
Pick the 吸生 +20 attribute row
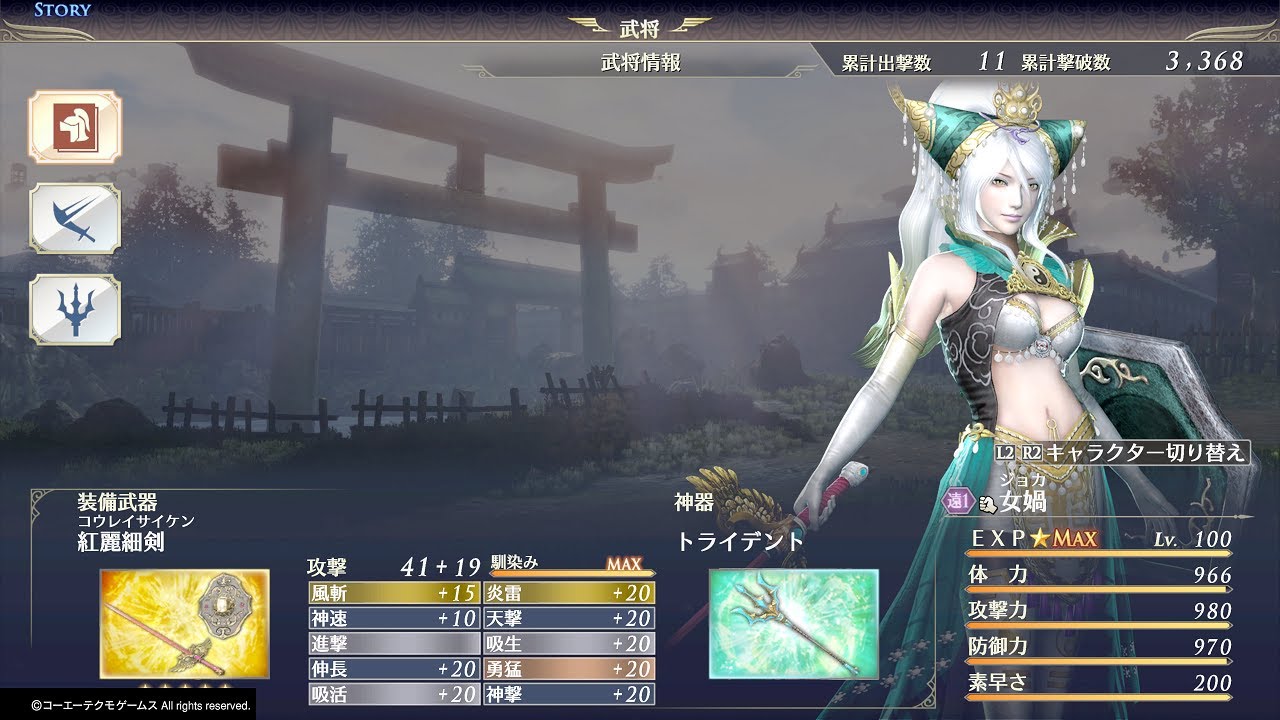tap(569, 643)
